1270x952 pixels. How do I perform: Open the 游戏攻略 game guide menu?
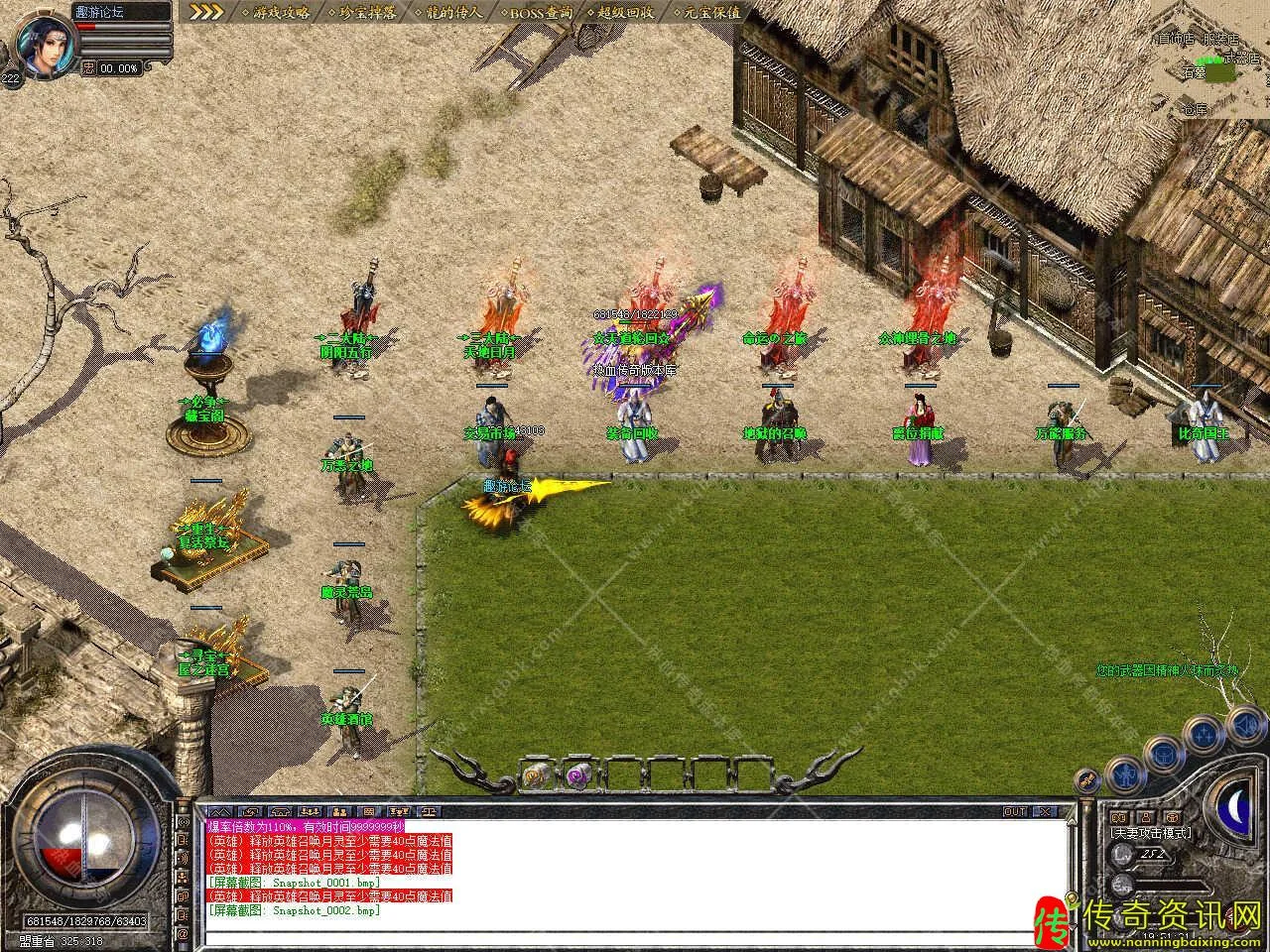281,12
